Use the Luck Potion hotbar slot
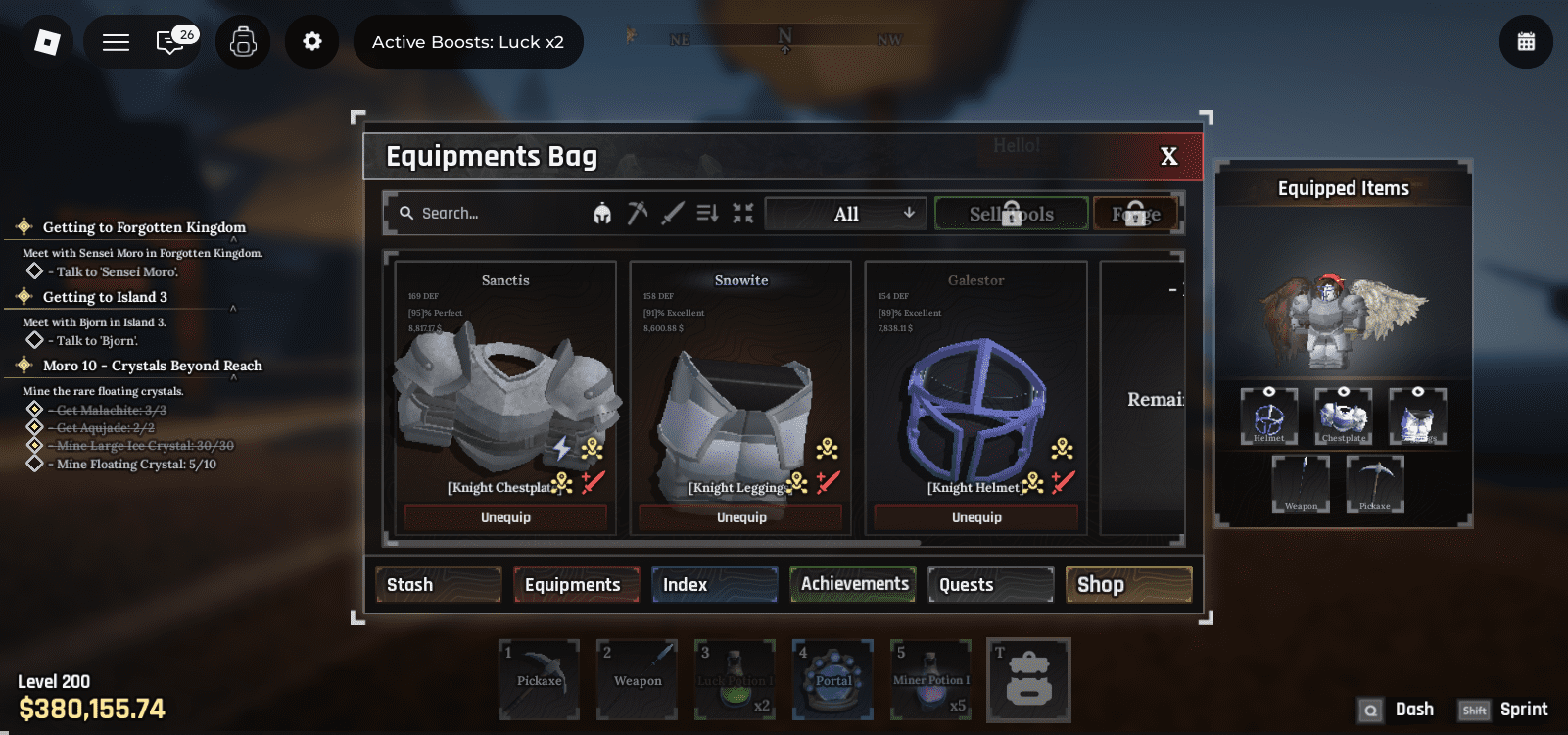1568x735 pixels. coord(736,679)
